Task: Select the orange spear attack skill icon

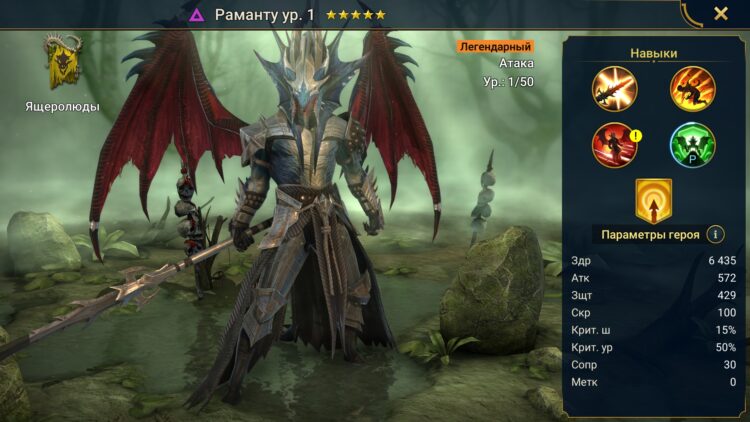Action: click(x=612, y=88)
